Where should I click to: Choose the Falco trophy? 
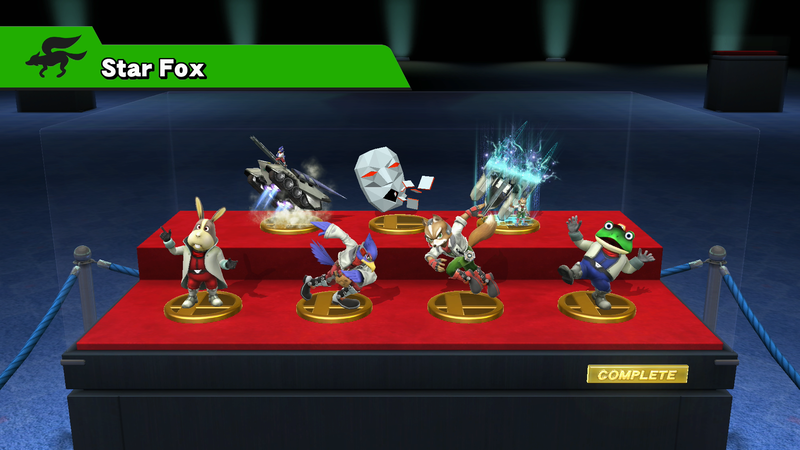pos(335,267)
